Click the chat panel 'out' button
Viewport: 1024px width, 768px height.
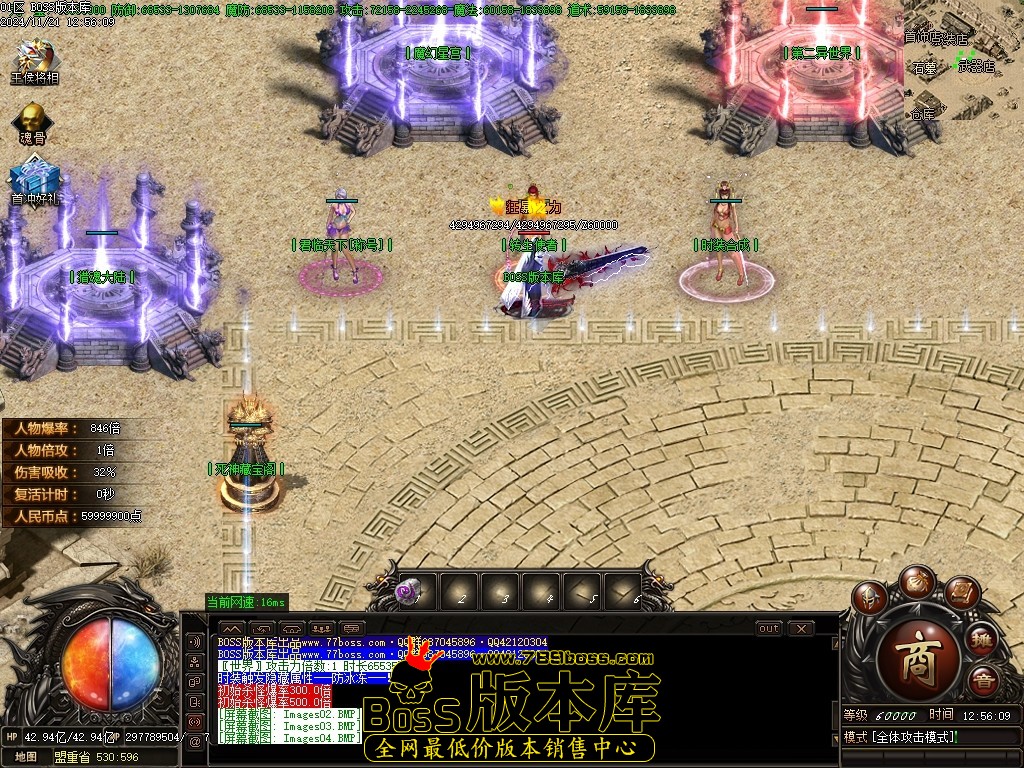click(768, 629)
